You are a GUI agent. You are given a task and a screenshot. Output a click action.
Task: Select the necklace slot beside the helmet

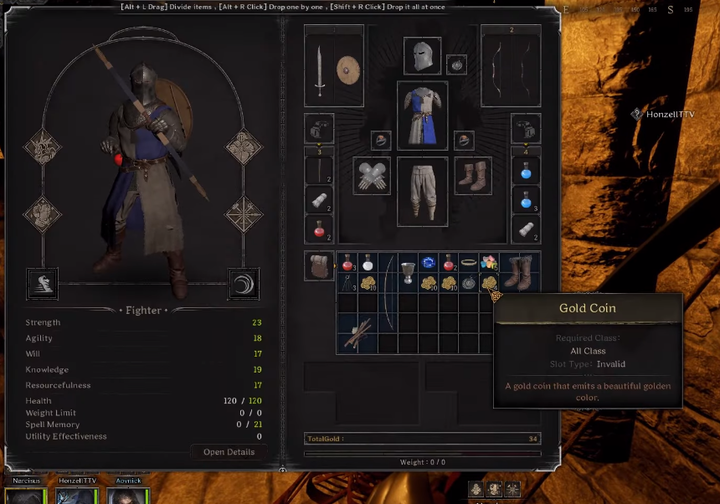pyautogui.click(x=457, y=65)
